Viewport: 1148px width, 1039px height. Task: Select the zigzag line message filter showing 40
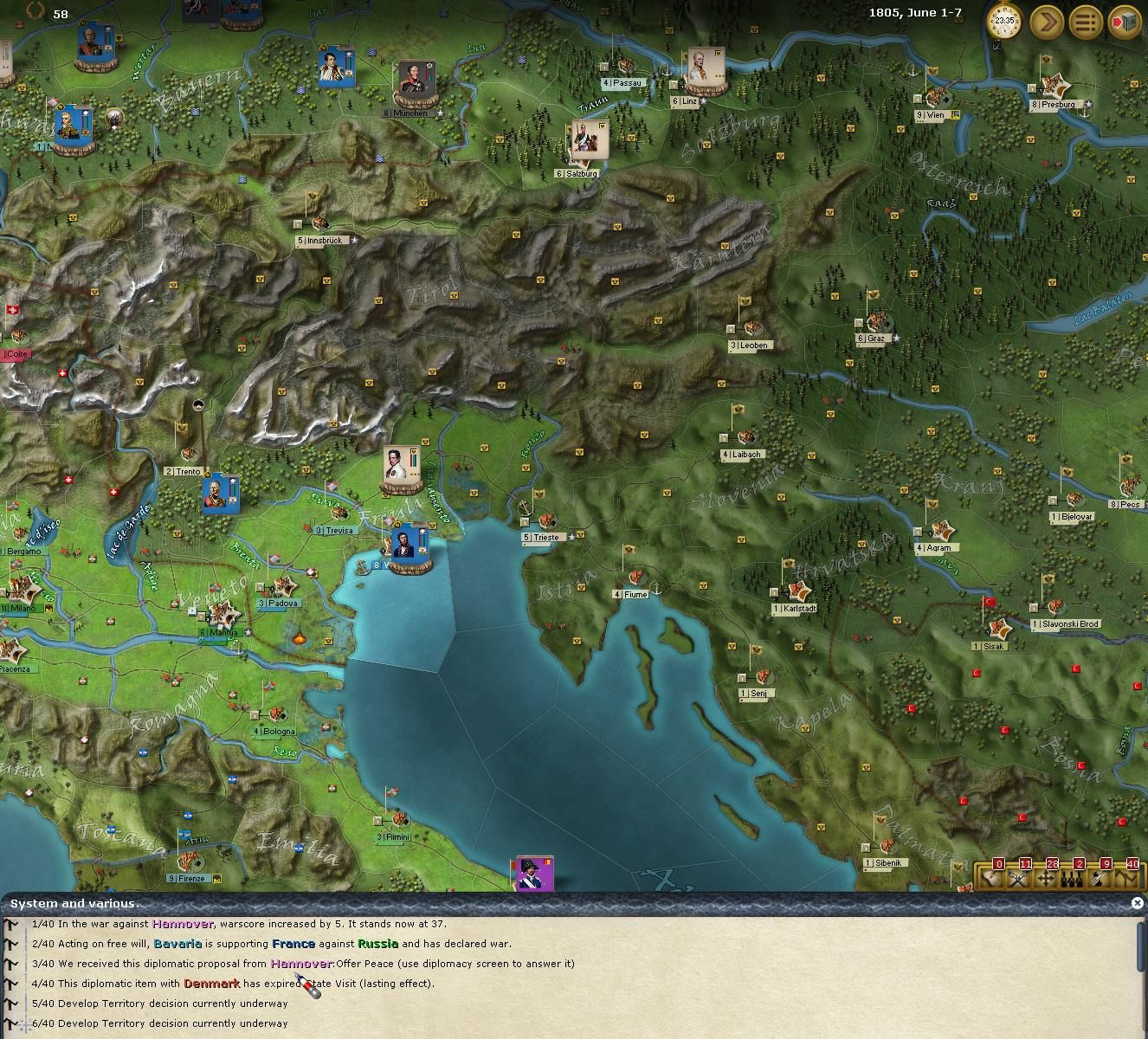(1125, 878)
